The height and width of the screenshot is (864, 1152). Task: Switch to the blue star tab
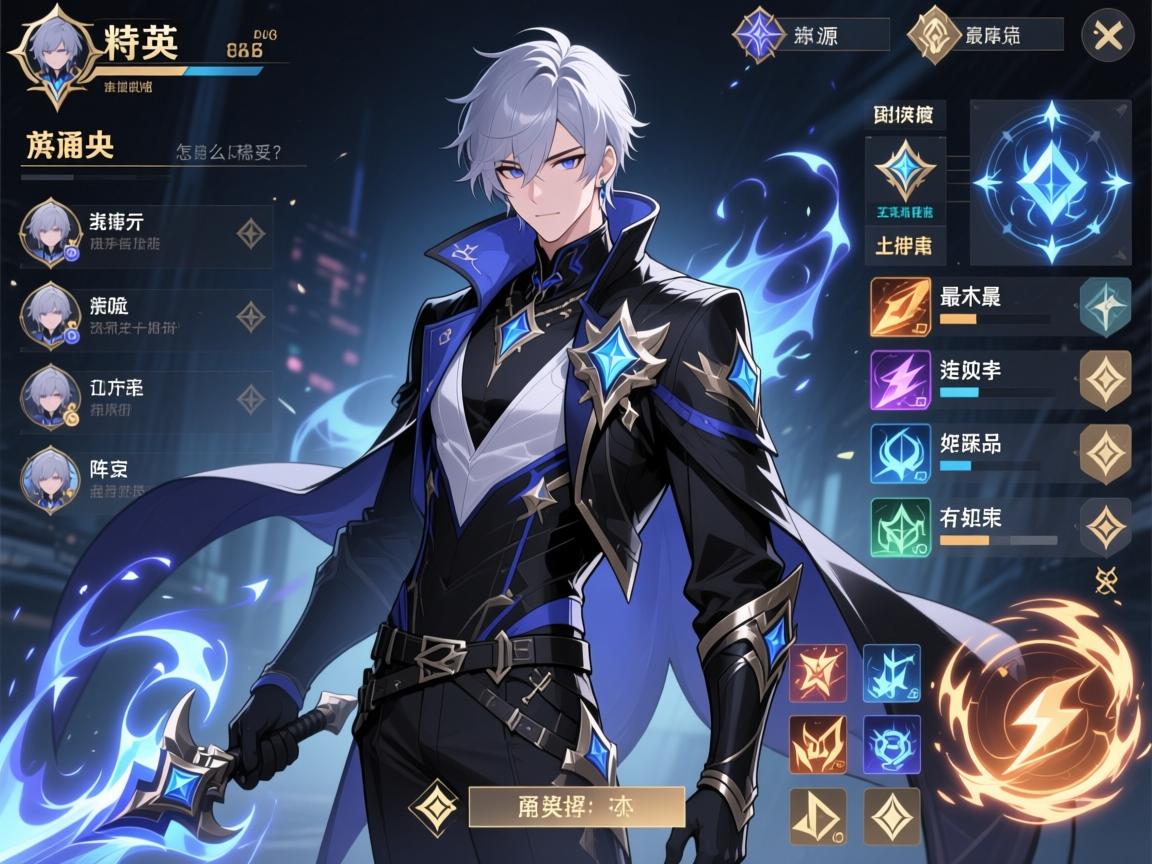coord(757,35)
